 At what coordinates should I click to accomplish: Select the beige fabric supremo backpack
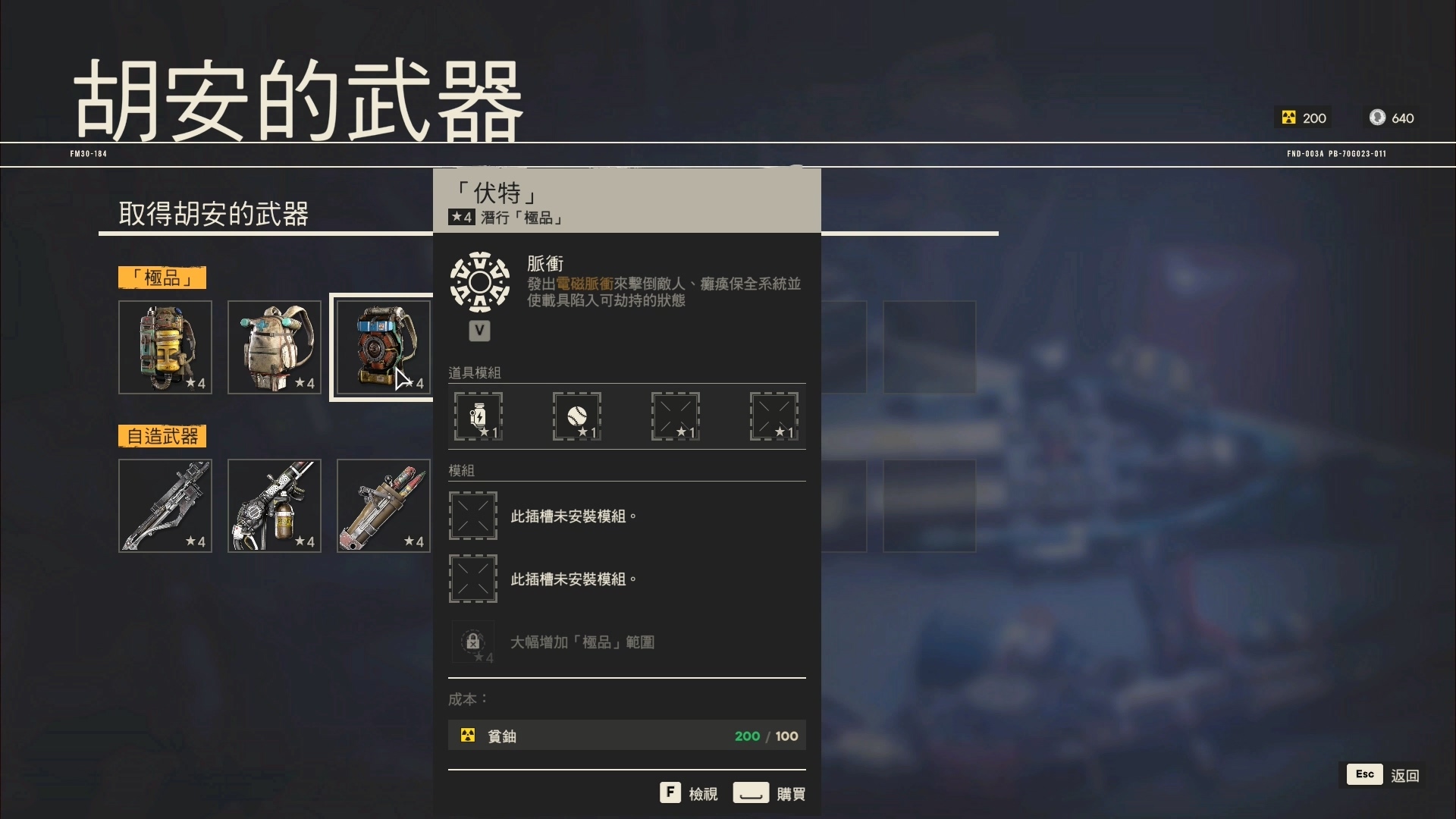coord(274,347)
